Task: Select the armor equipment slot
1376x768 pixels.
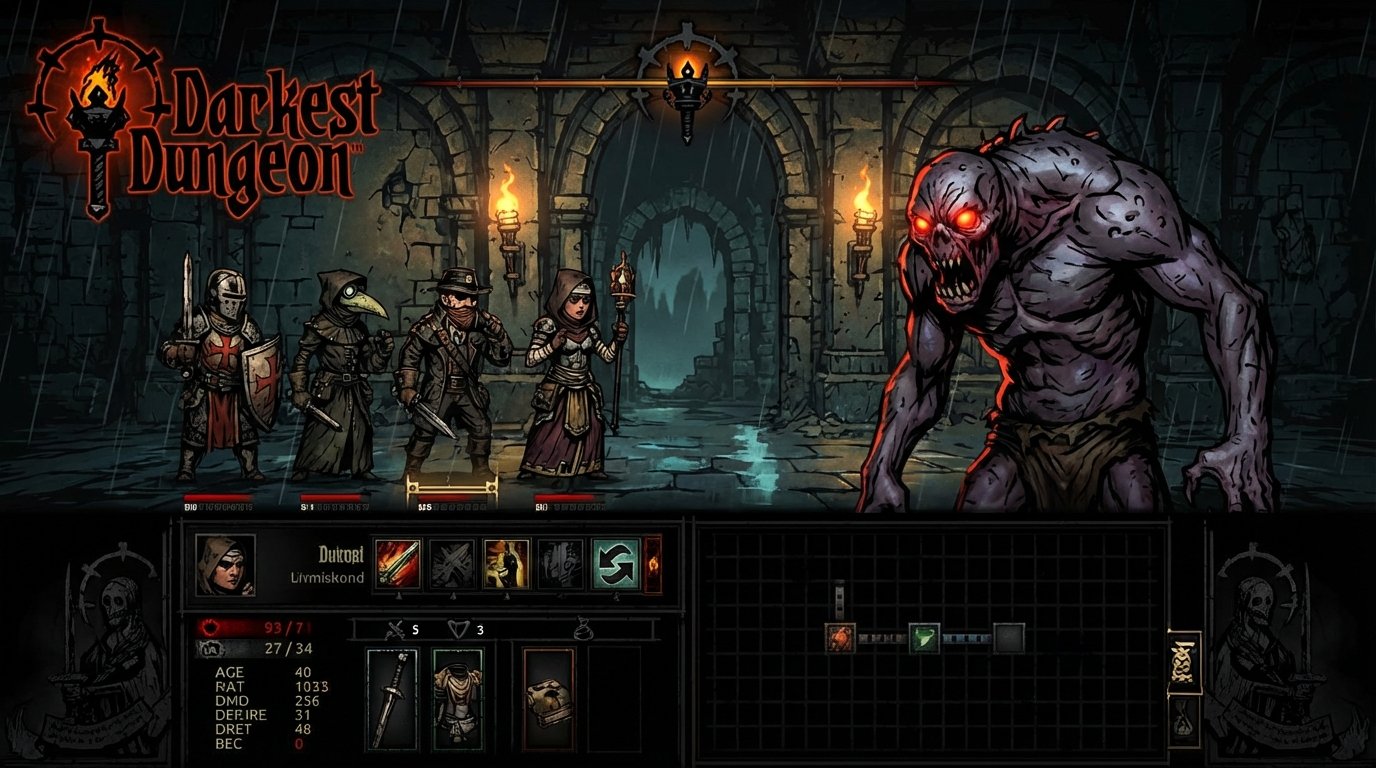Action: (x=458, y=698)
